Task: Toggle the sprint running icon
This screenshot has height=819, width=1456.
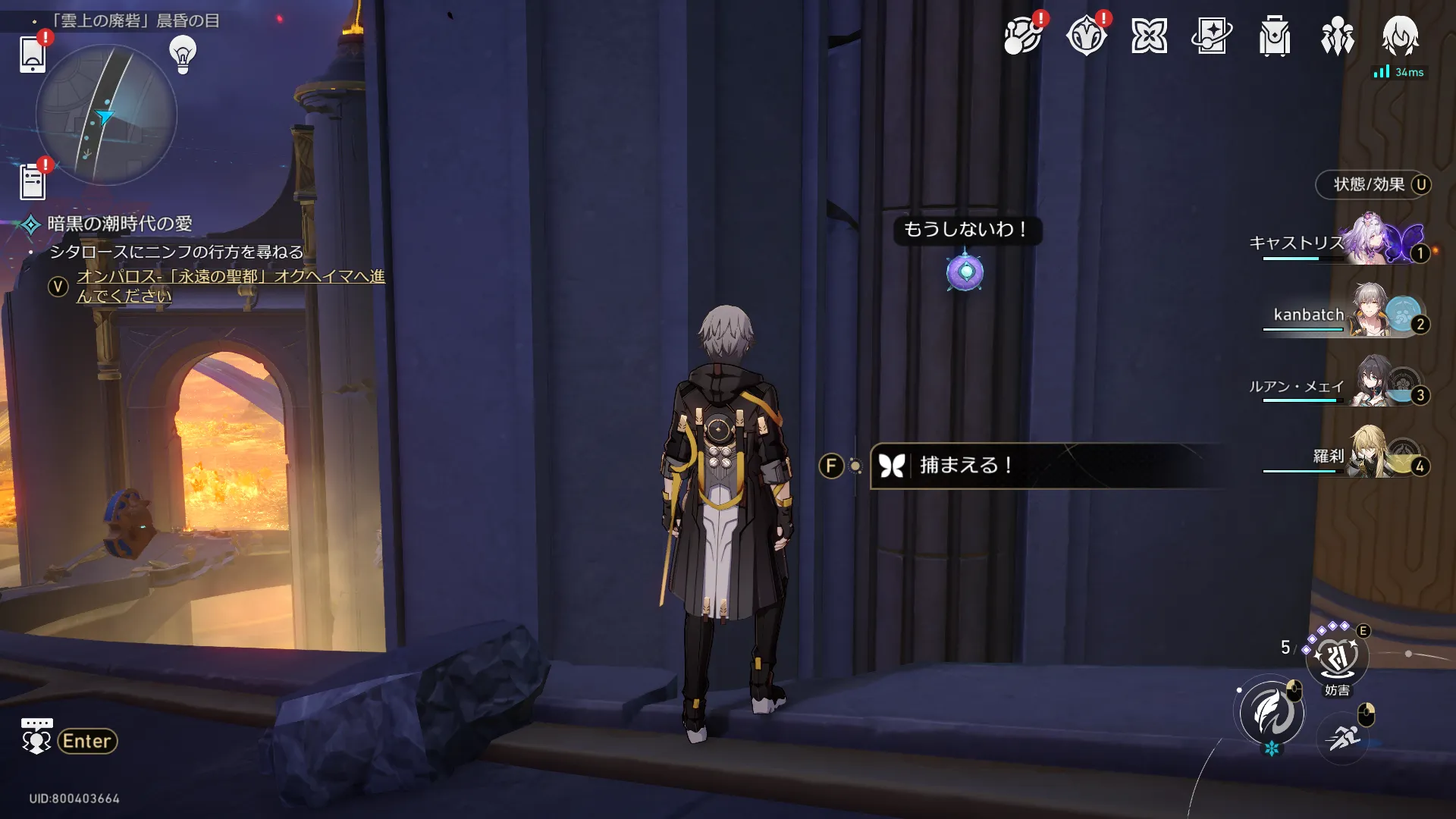Action: tap(1343, 737)
